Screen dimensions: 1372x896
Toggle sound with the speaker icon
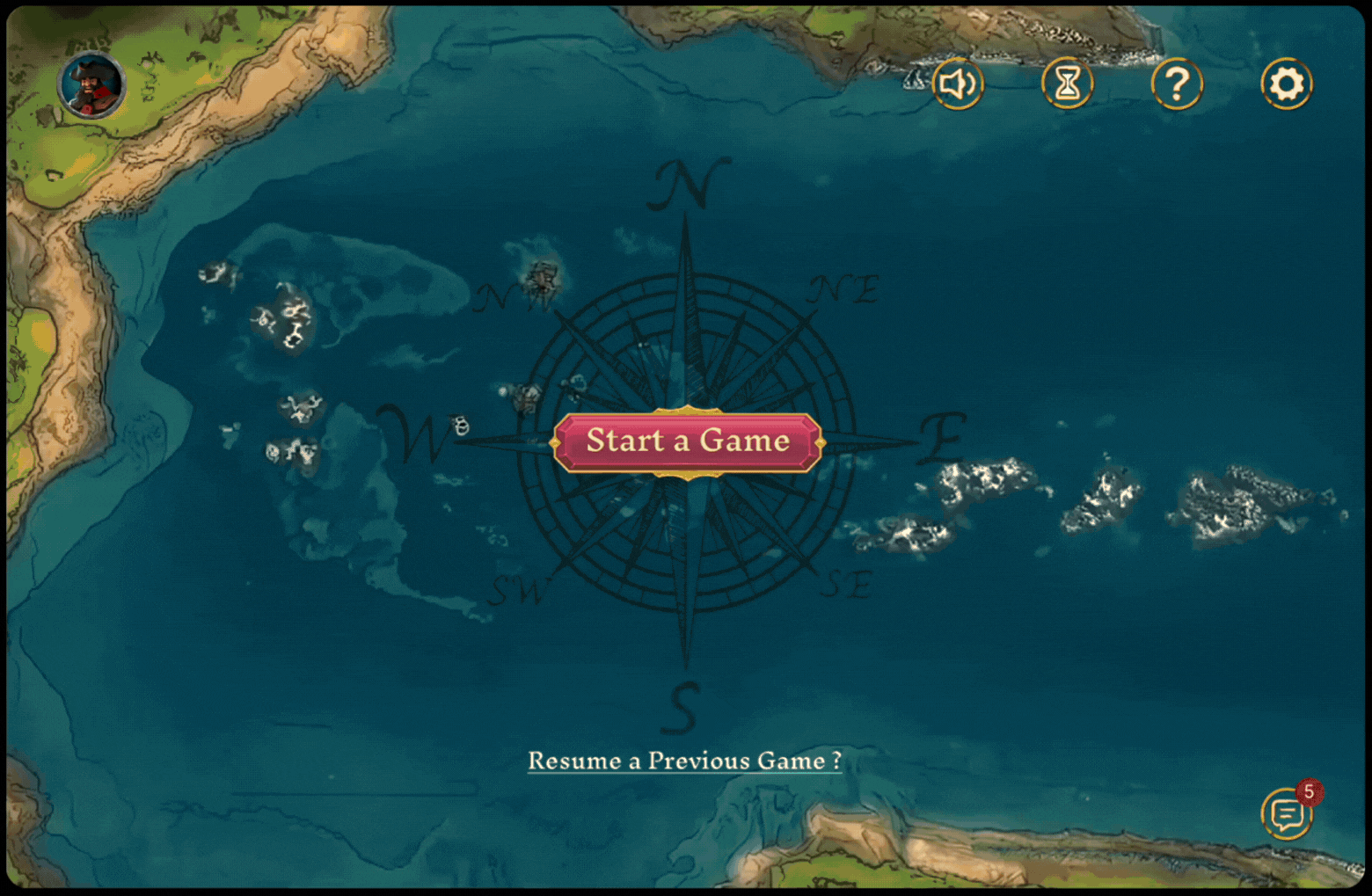click(957, 84)
